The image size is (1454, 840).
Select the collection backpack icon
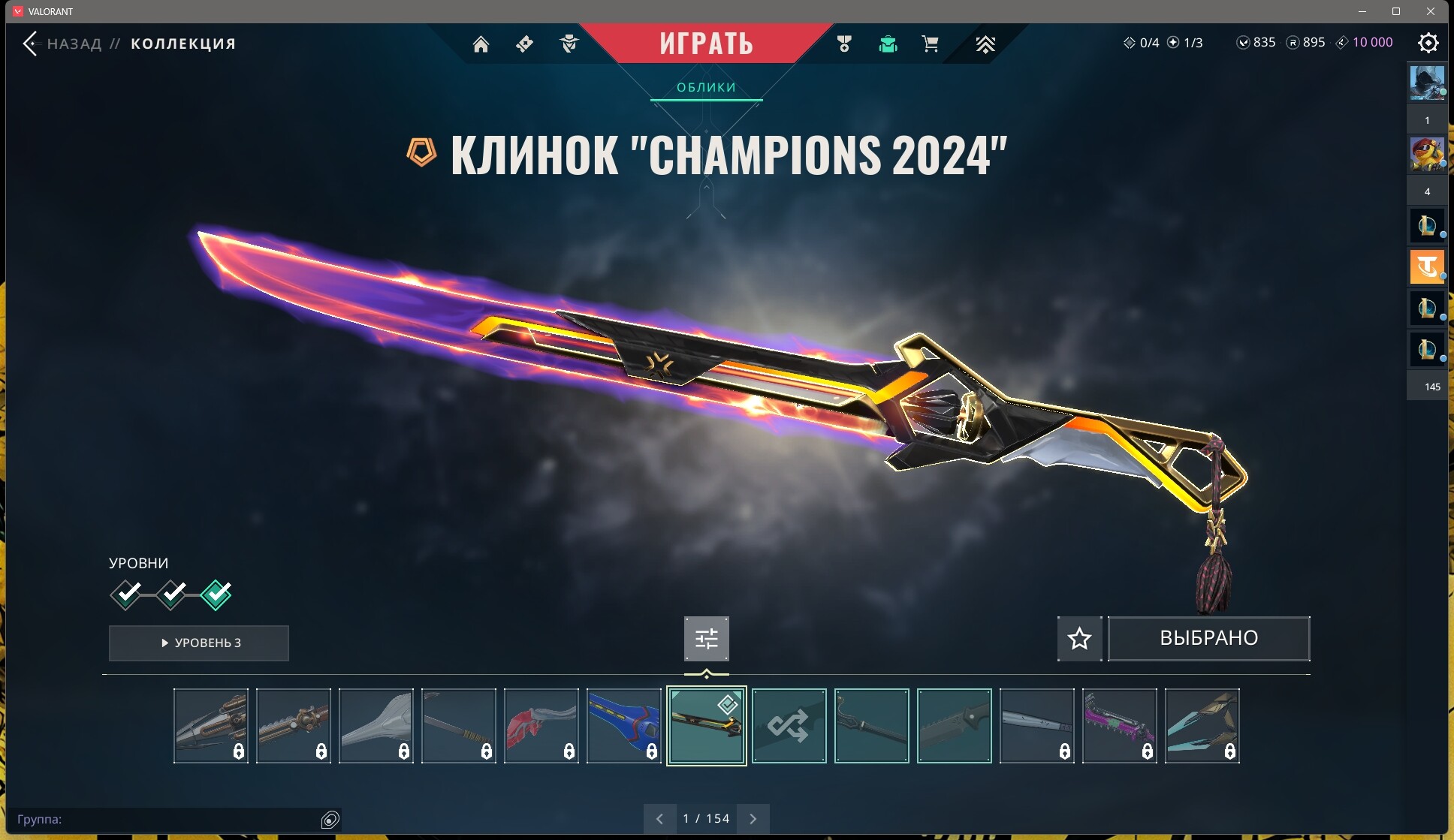coord(888,44)
